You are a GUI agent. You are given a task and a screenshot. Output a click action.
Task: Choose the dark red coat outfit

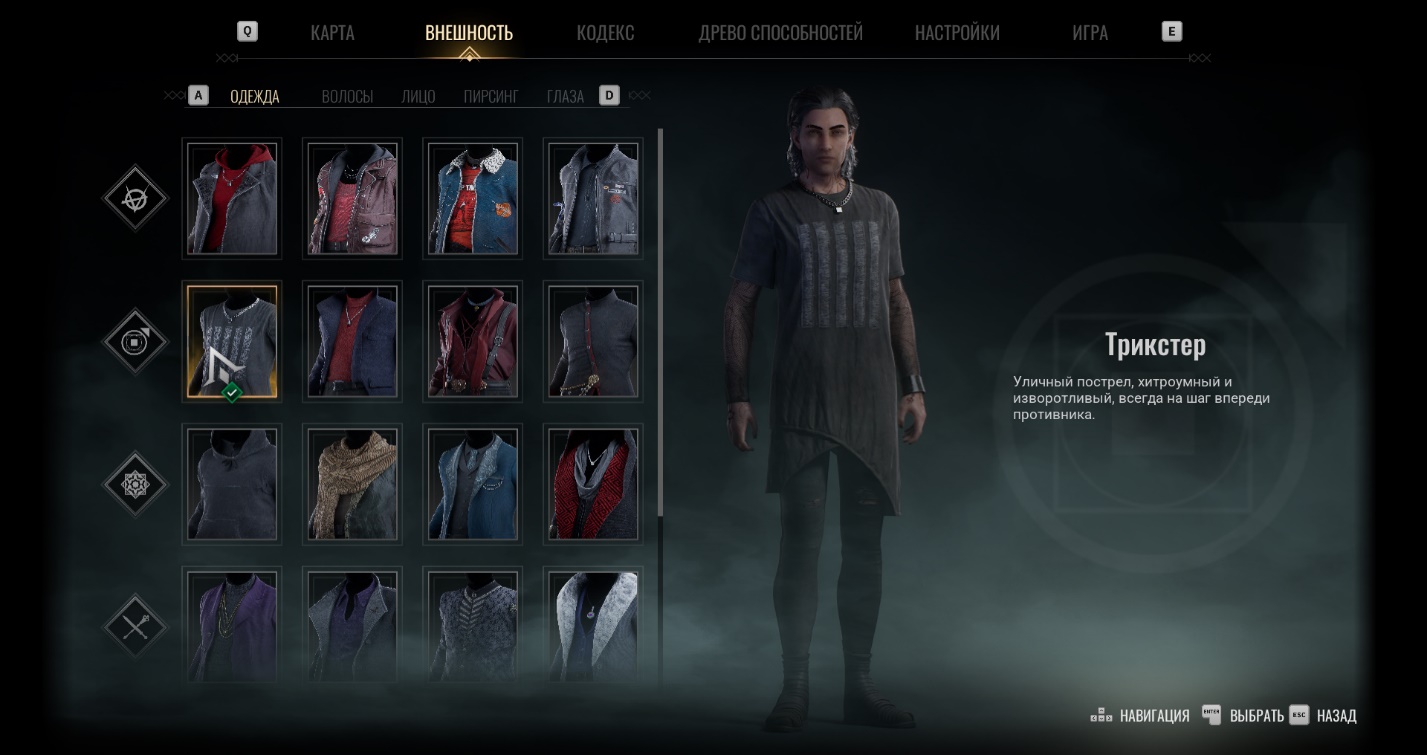472,341
